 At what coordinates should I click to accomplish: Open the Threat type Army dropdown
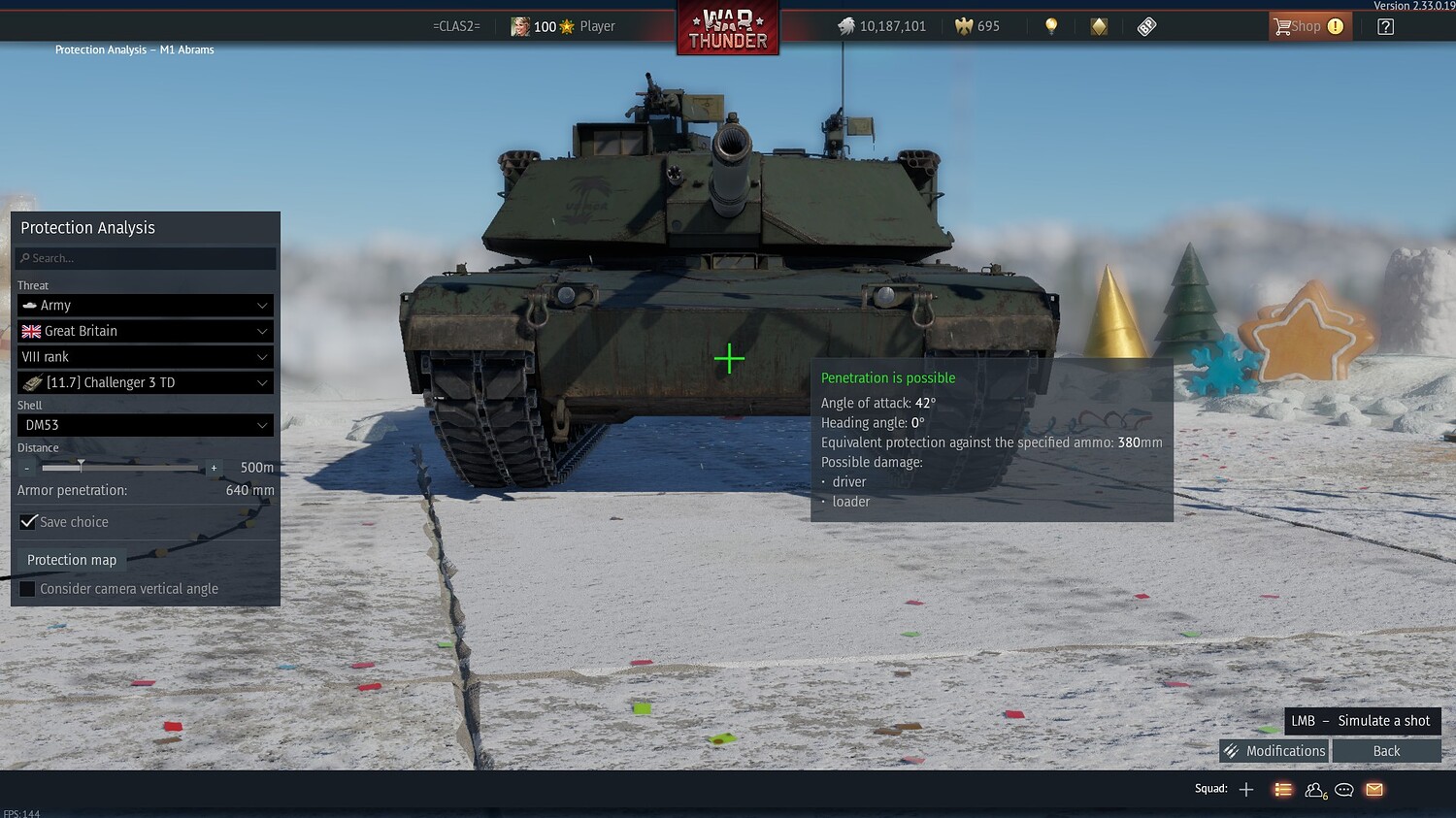(x=146, y=305)
